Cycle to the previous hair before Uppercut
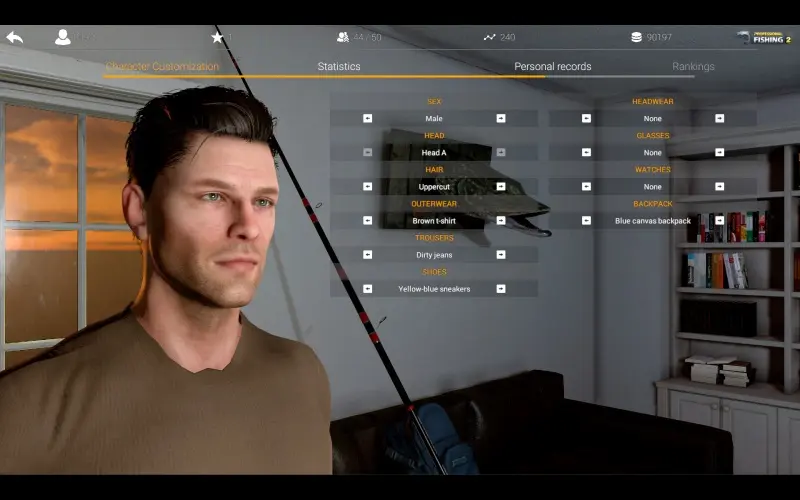This screenshot has width=800, height=500. (x=367, y=186)
